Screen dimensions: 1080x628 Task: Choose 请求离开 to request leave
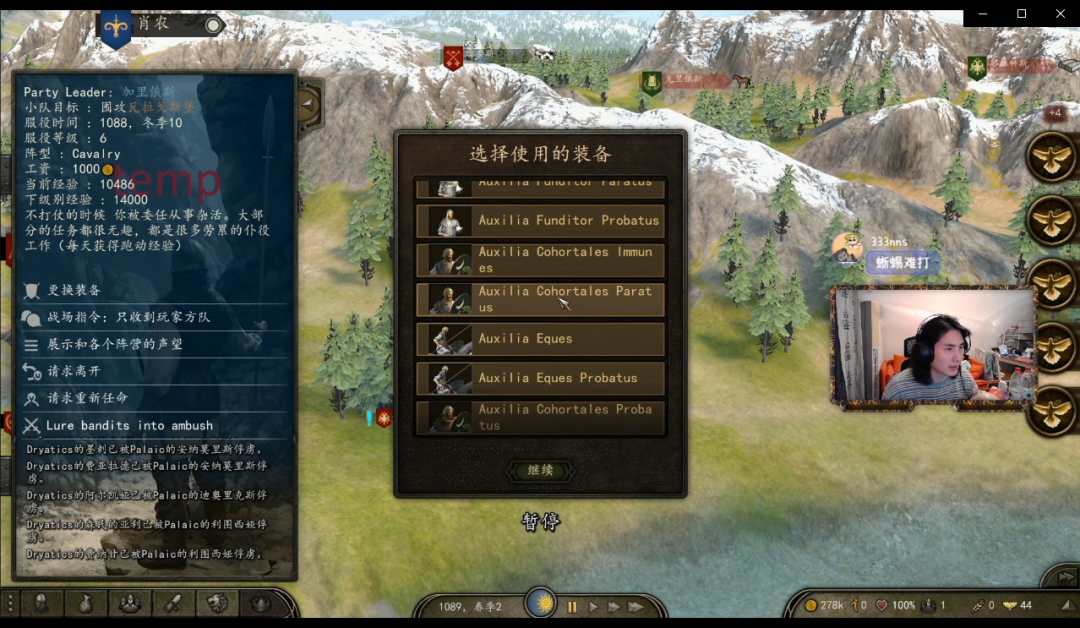[x=74, y=371]
